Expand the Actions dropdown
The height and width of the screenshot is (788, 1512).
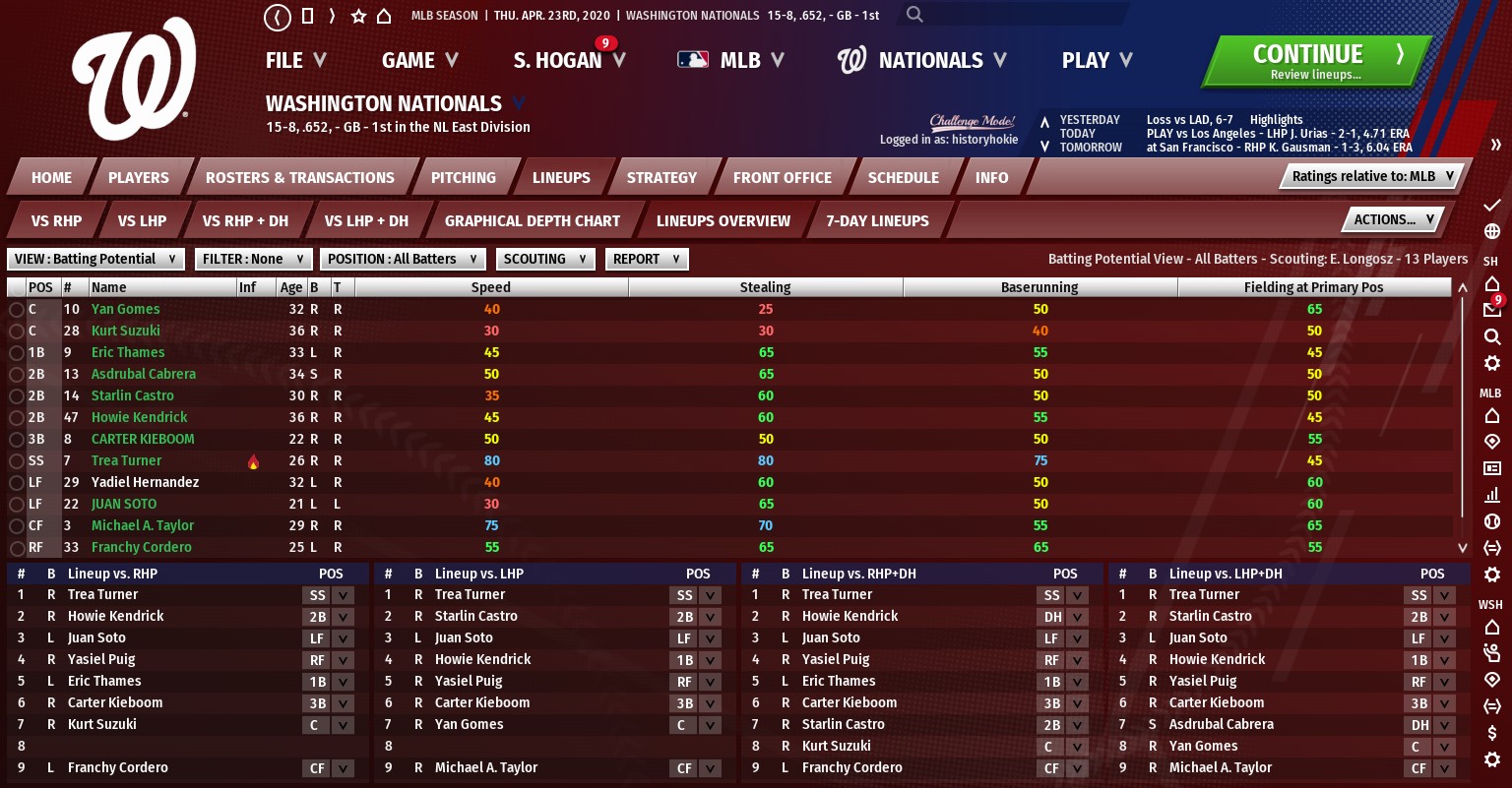click(1393, 219)
